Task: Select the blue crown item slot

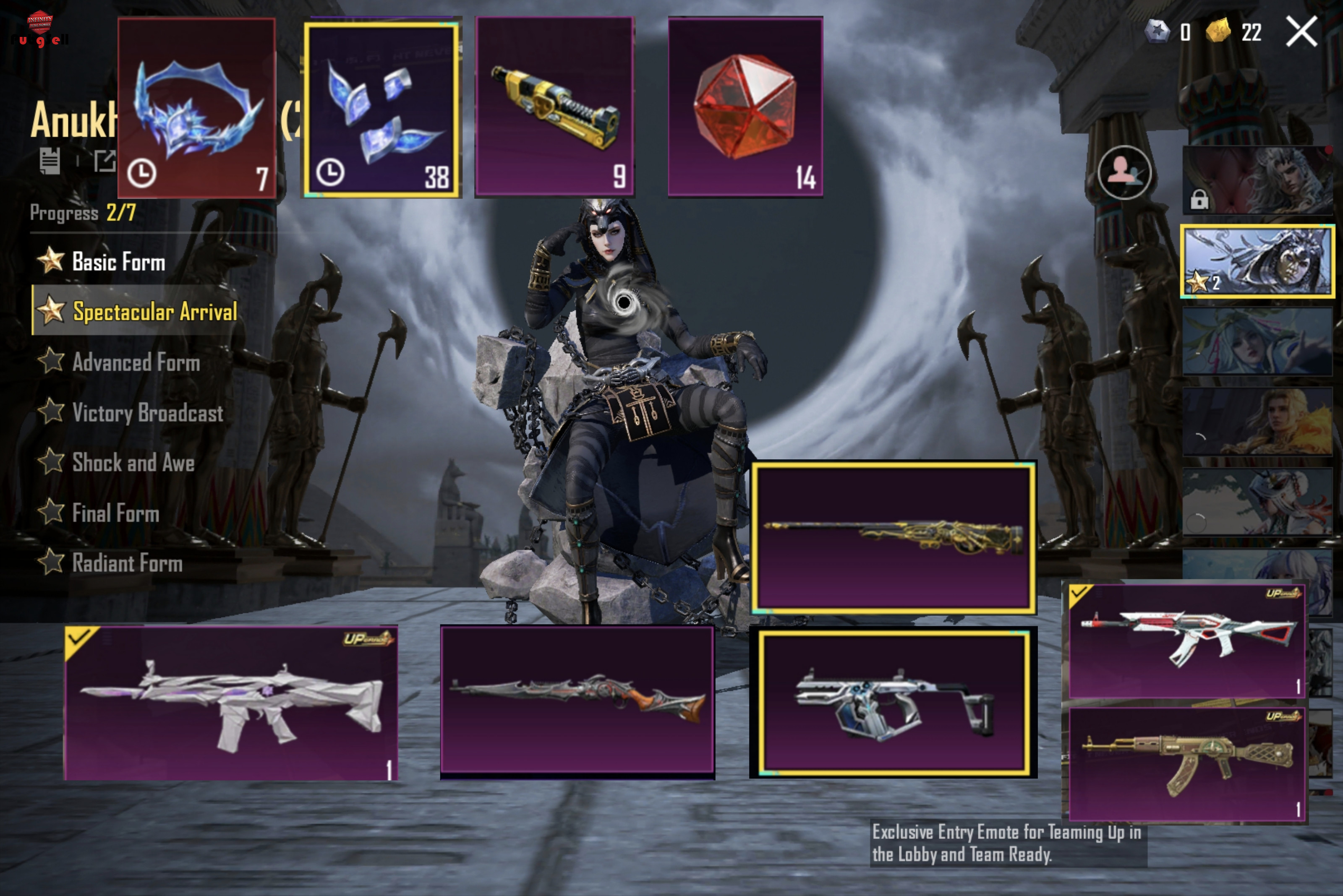Action: 197,107
